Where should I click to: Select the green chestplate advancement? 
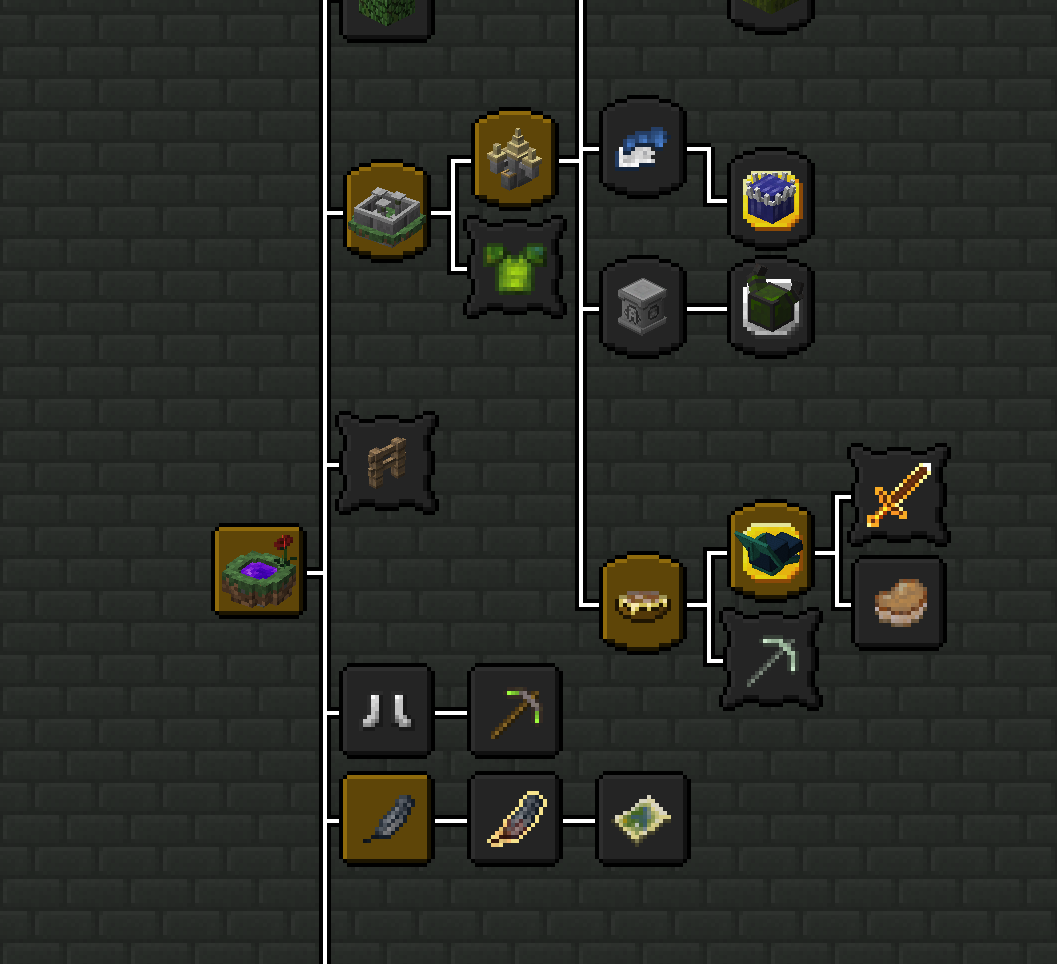pyautogui.click(x=515, y=267)
